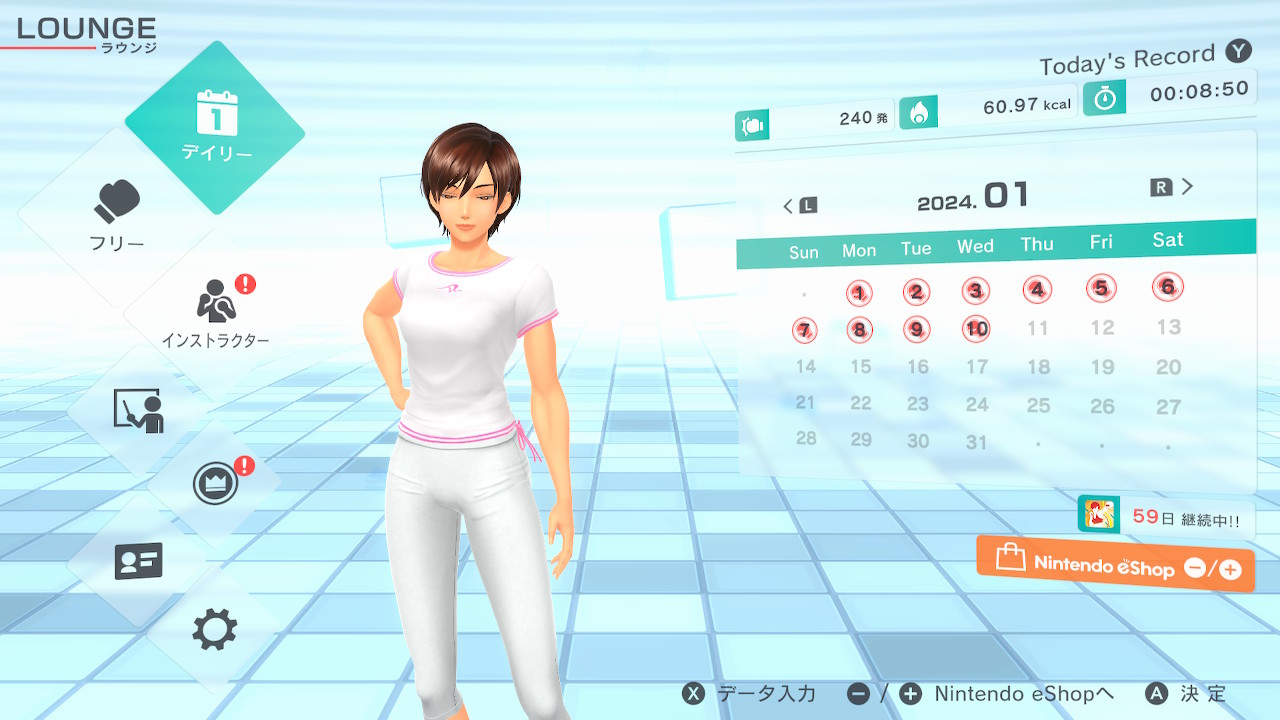
Task: Select January 4 on the calendar
Action: pyautogui.click(x=1038, y=290)
